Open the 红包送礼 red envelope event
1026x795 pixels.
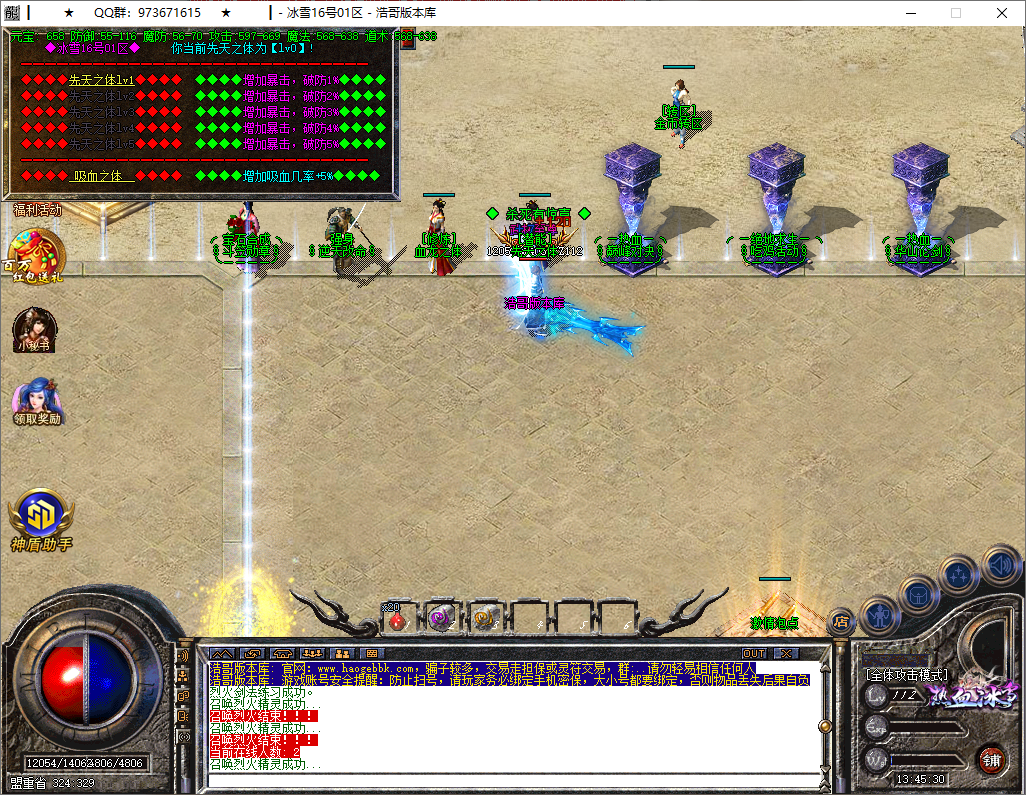(37, 256)
